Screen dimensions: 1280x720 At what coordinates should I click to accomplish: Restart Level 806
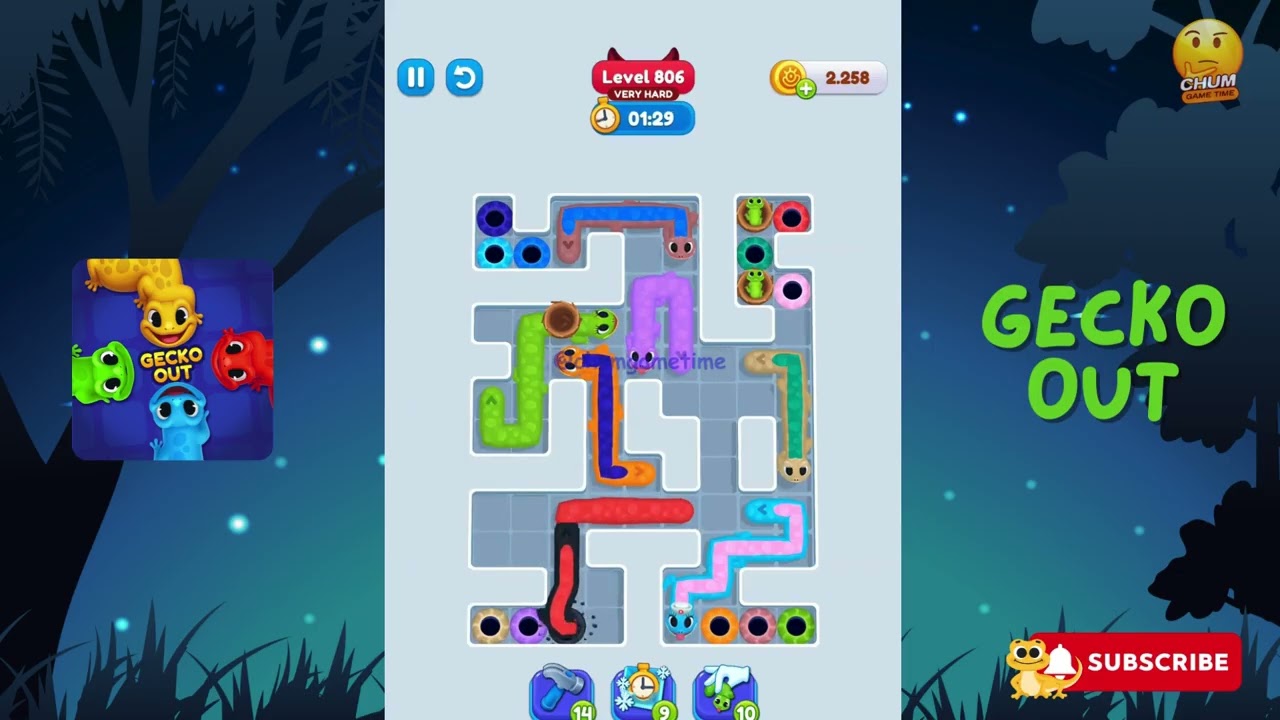coord(464,78)
